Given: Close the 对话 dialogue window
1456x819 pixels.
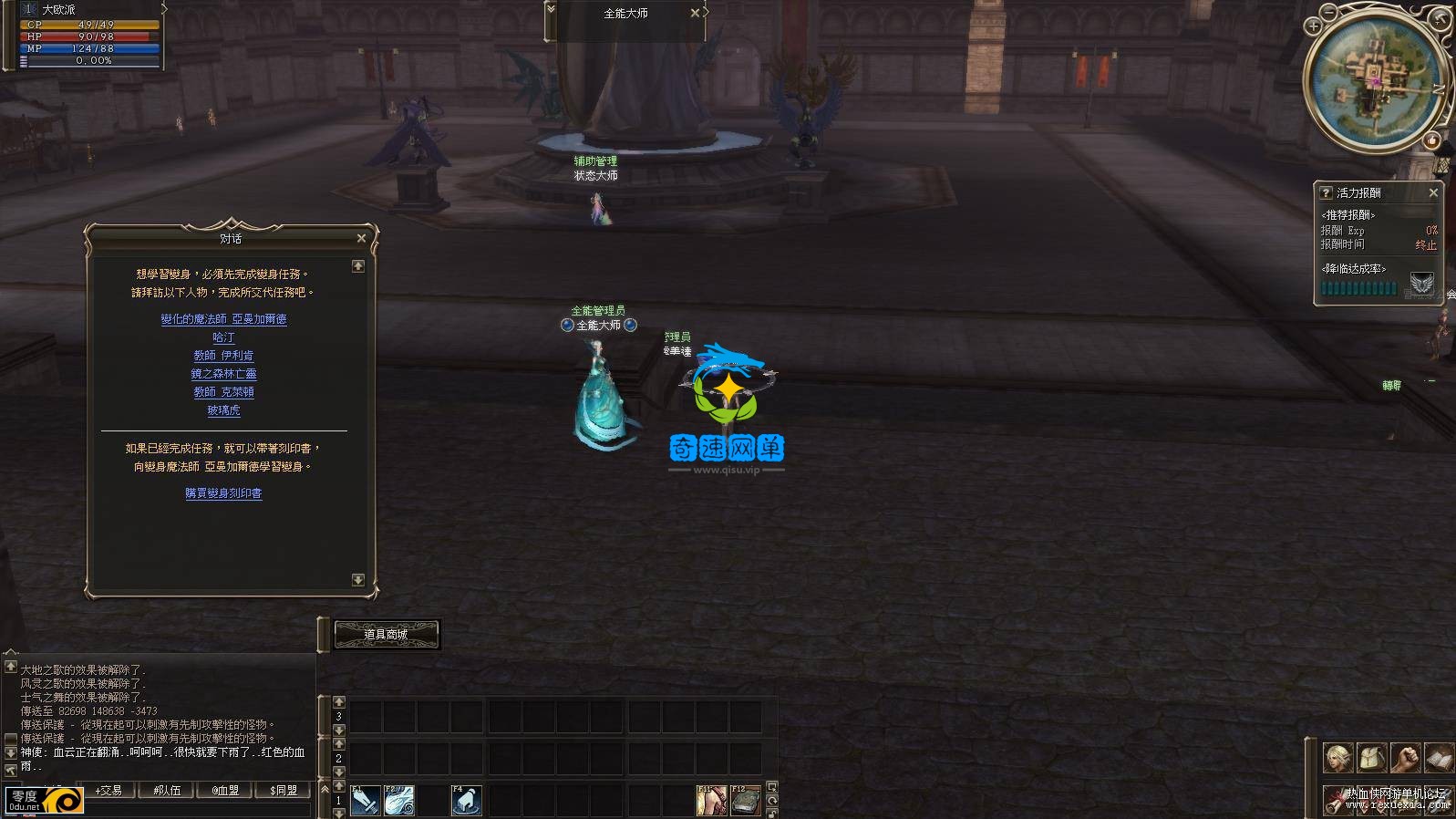Looking at the screenshot, I should 361,238.
